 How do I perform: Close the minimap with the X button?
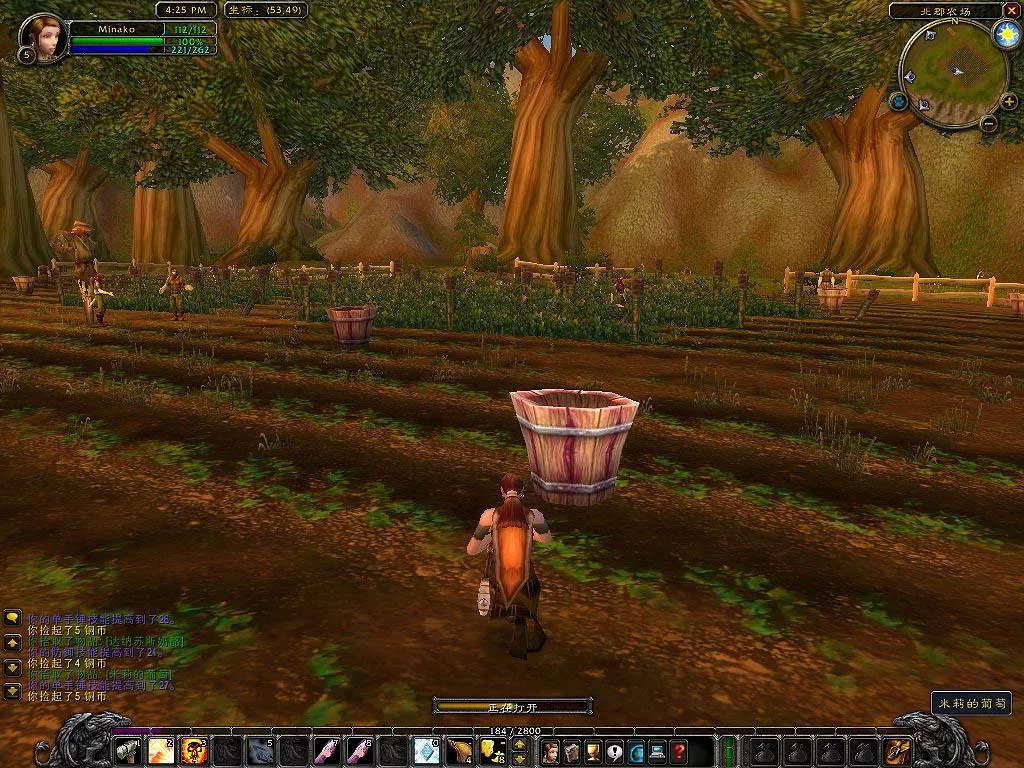(x=1011, y=11)
